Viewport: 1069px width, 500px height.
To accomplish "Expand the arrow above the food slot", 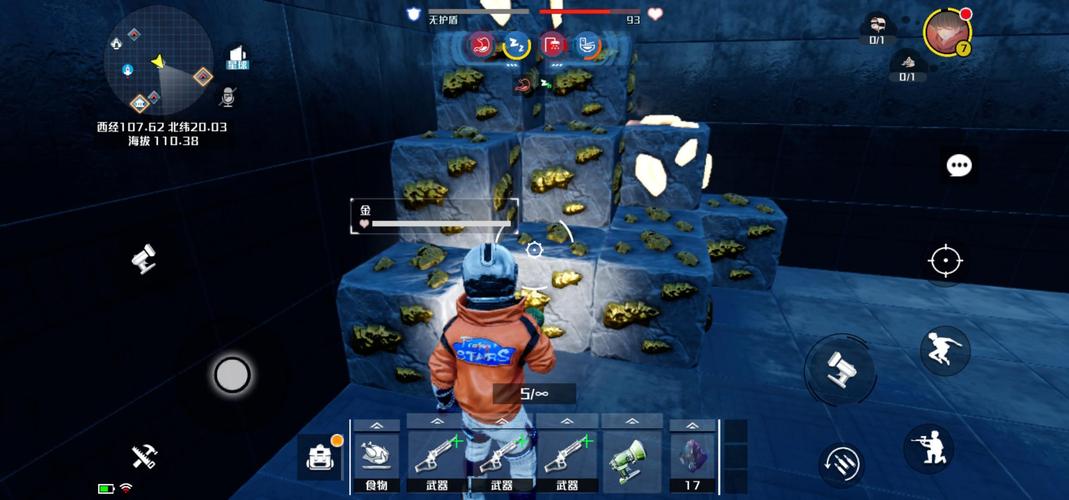I will (x=376, y=425).
